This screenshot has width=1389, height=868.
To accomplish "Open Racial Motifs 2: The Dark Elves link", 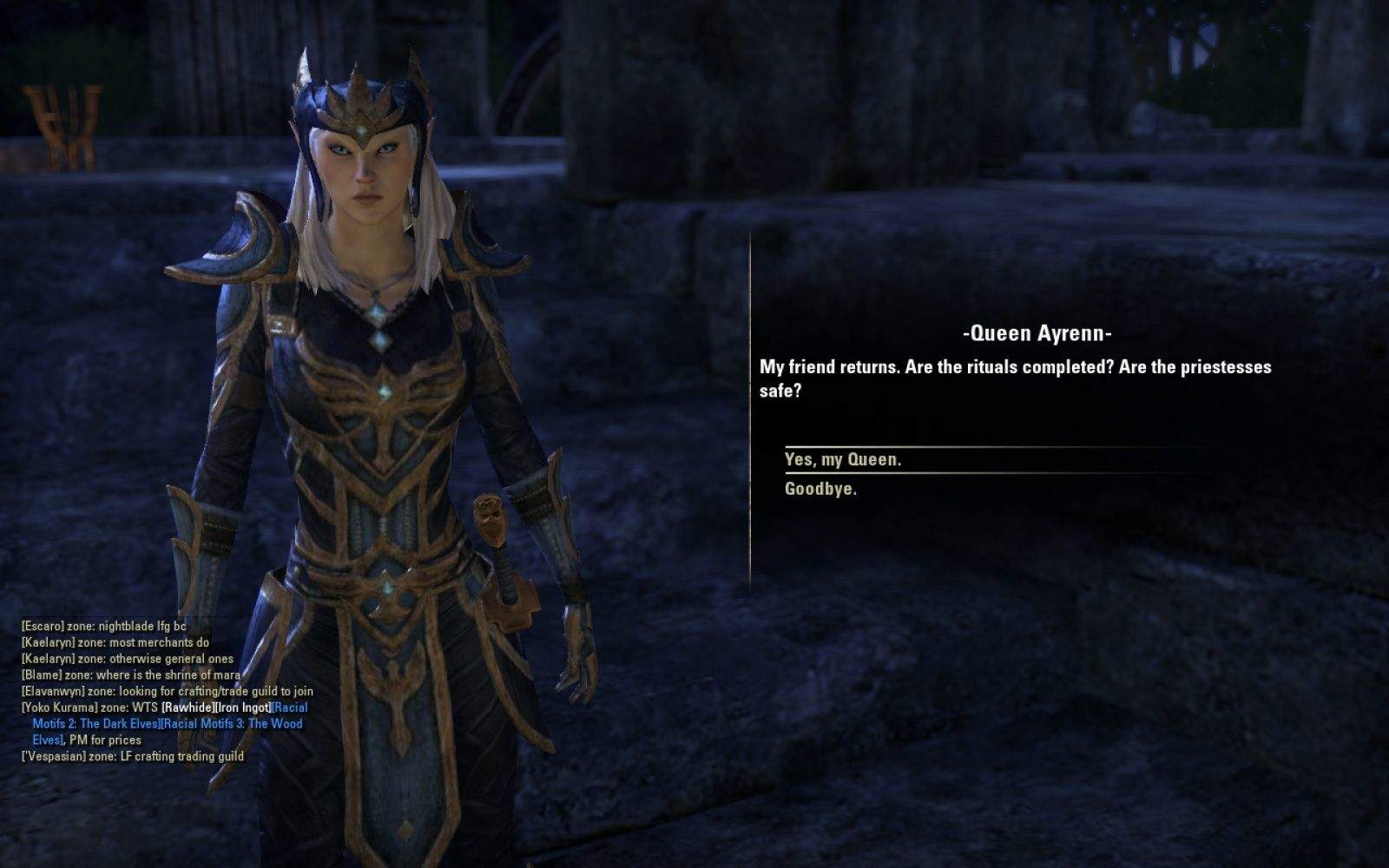I will pos(96,724).
